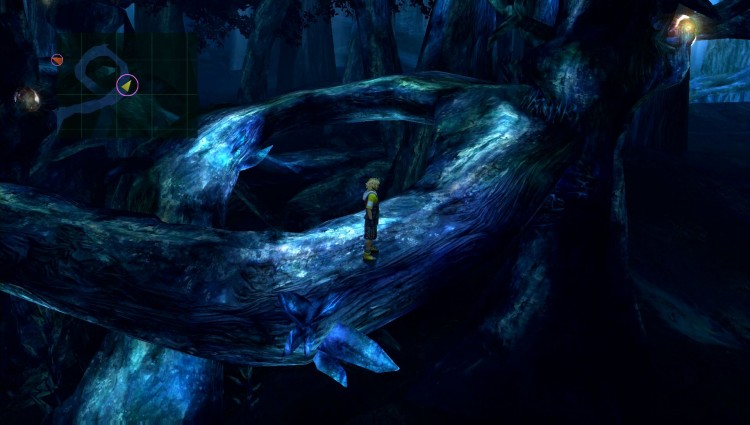Click the red objective marker beside minimap

point(57,60)
